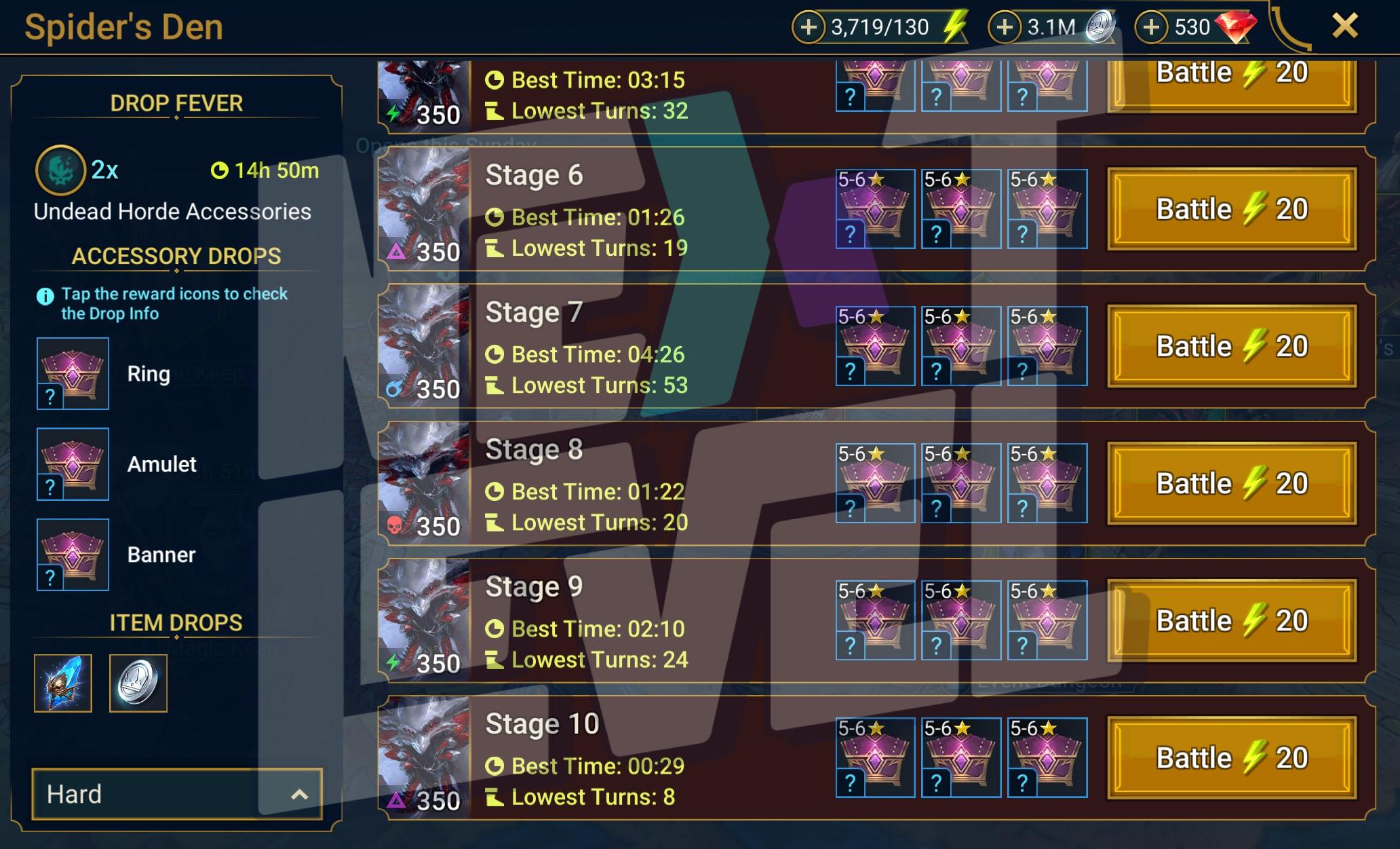The height and width of the screenshot is (849, 1400).
Task: Open the Hard difficulty dropdown
Action: pos(176,794)
